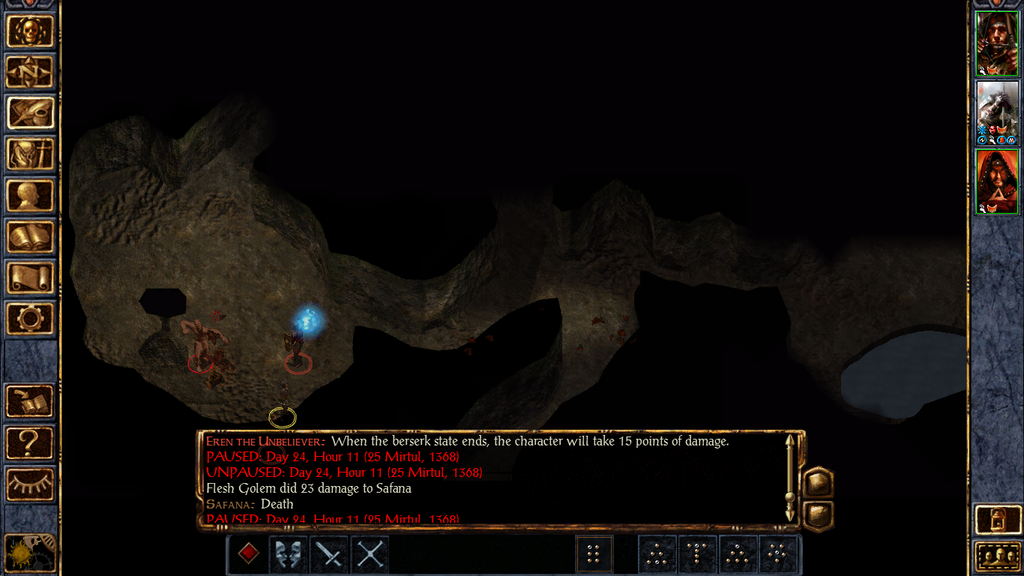Click the select-all party button
Image resolution: width=1024 pixels, height=576 pixels.
tap(996, 556)
